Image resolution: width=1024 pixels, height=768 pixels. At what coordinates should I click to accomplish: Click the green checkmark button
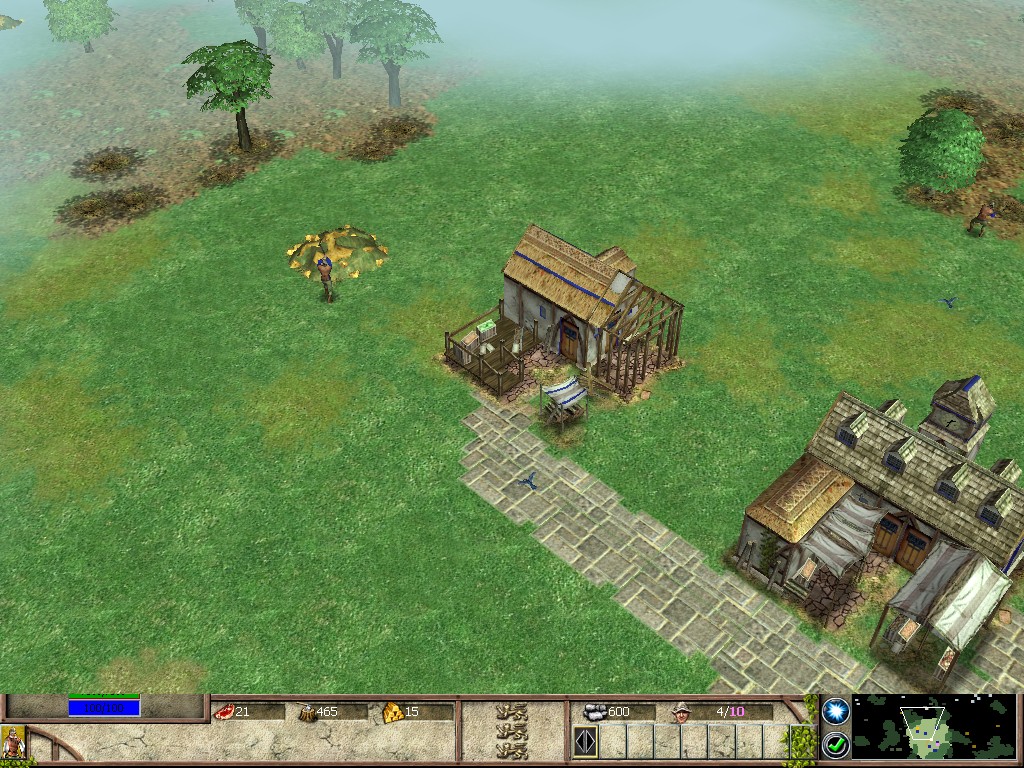tap(835, 744)
